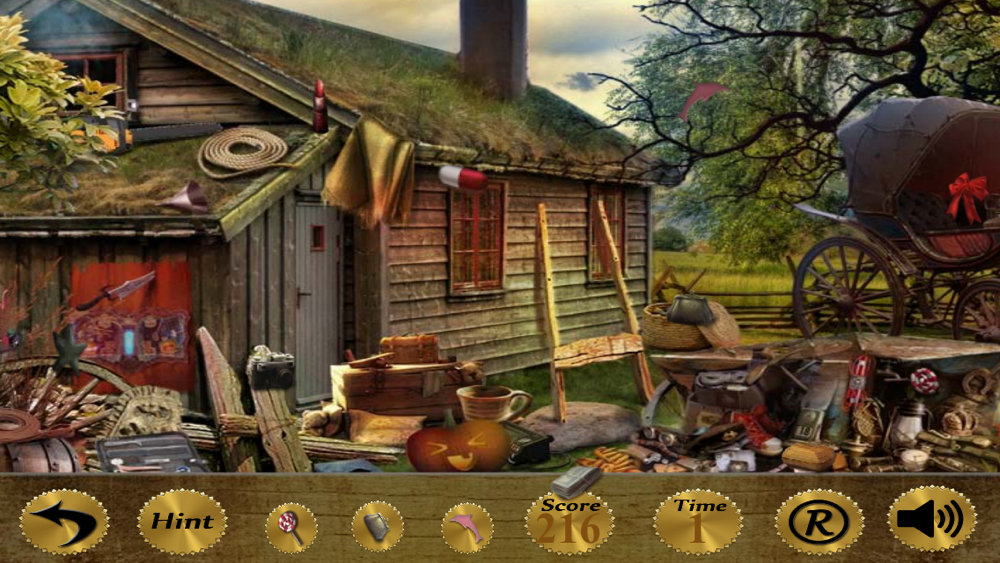The width and height of the screenshot is (1000, 563).
Task: Use the Hint button
Action: [182, 521]
